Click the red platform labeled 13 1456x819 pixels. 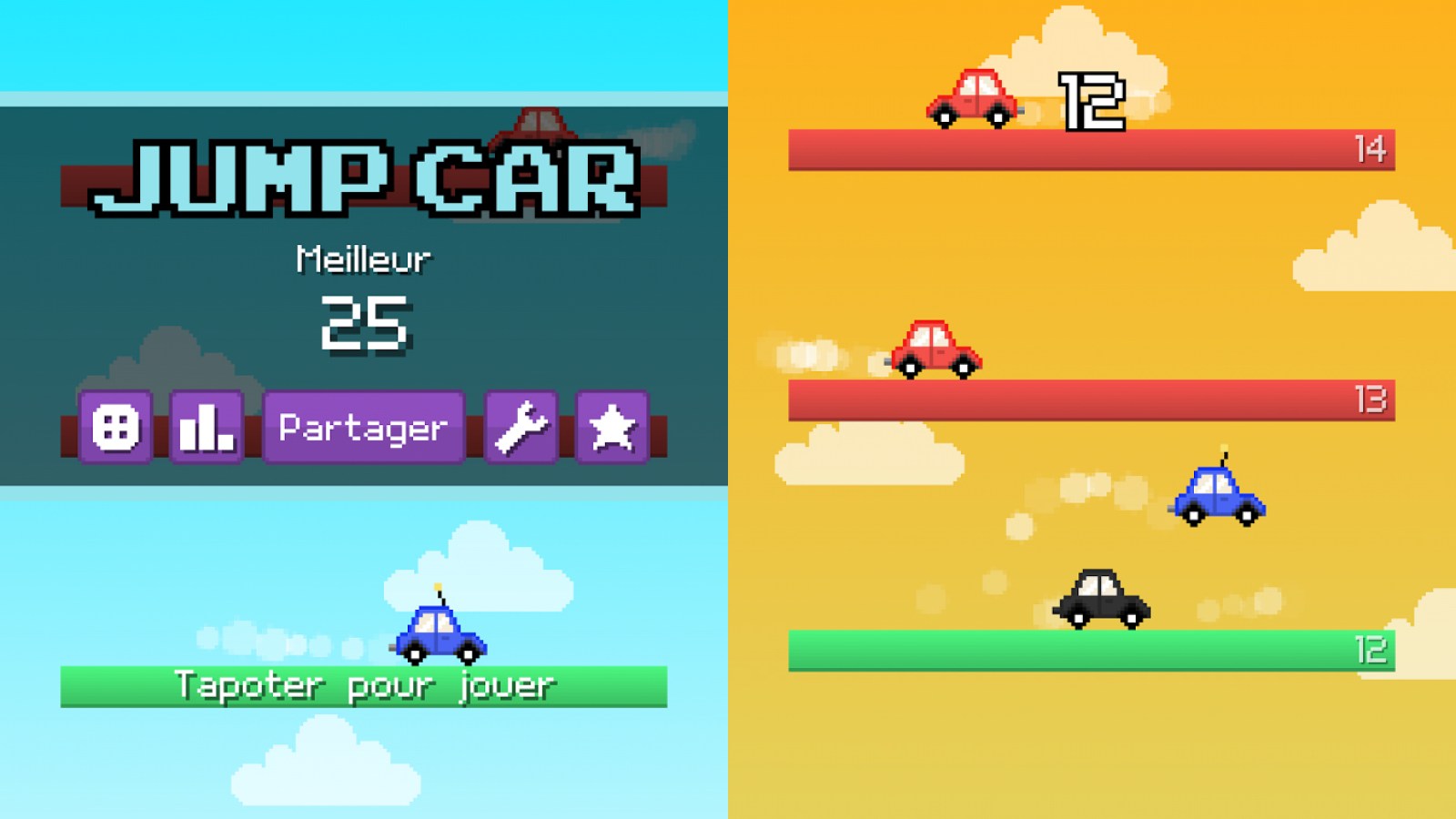1092,398
